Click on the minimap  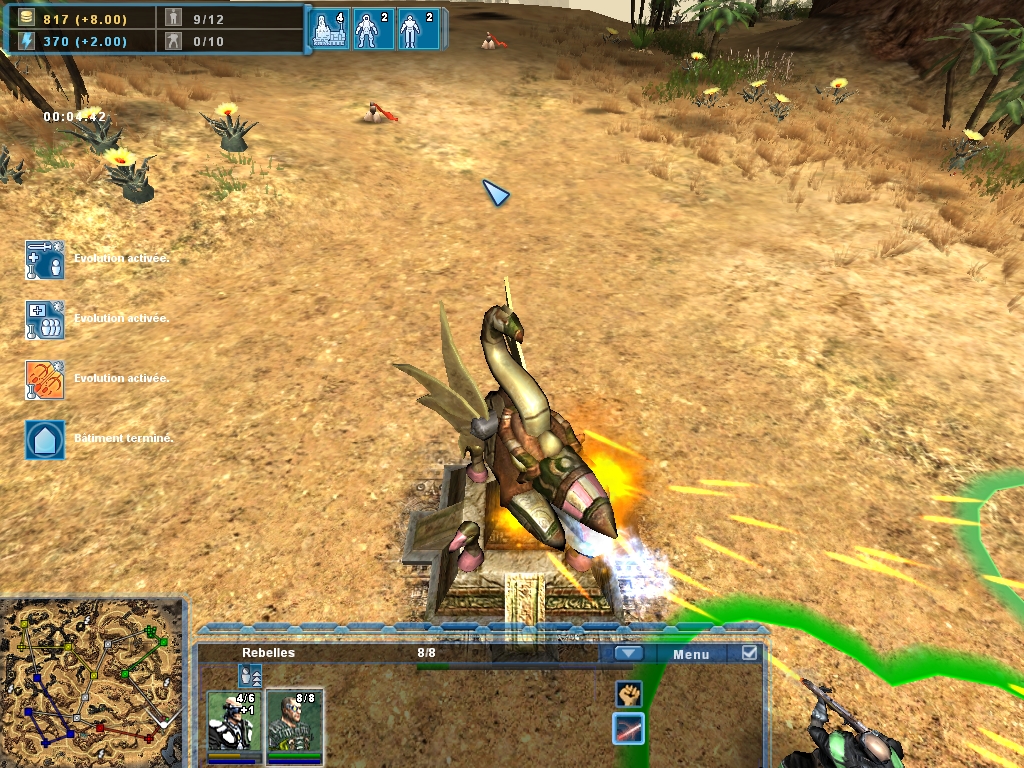[x=93, y=682]
